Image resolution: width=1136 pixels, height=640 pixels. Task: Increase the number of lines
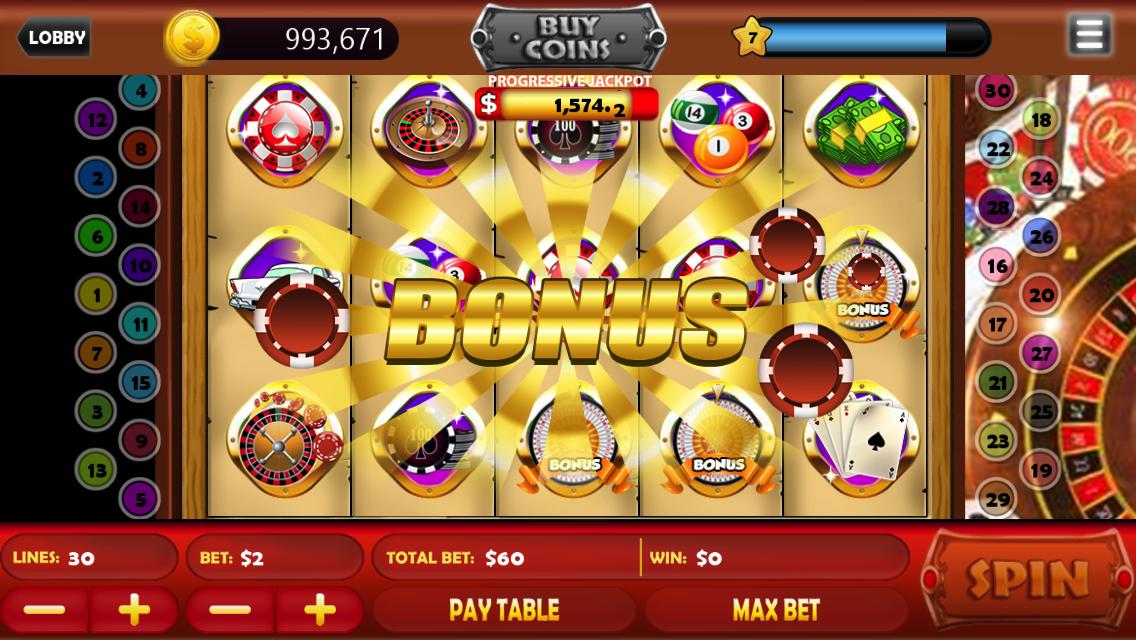(134, 610)
